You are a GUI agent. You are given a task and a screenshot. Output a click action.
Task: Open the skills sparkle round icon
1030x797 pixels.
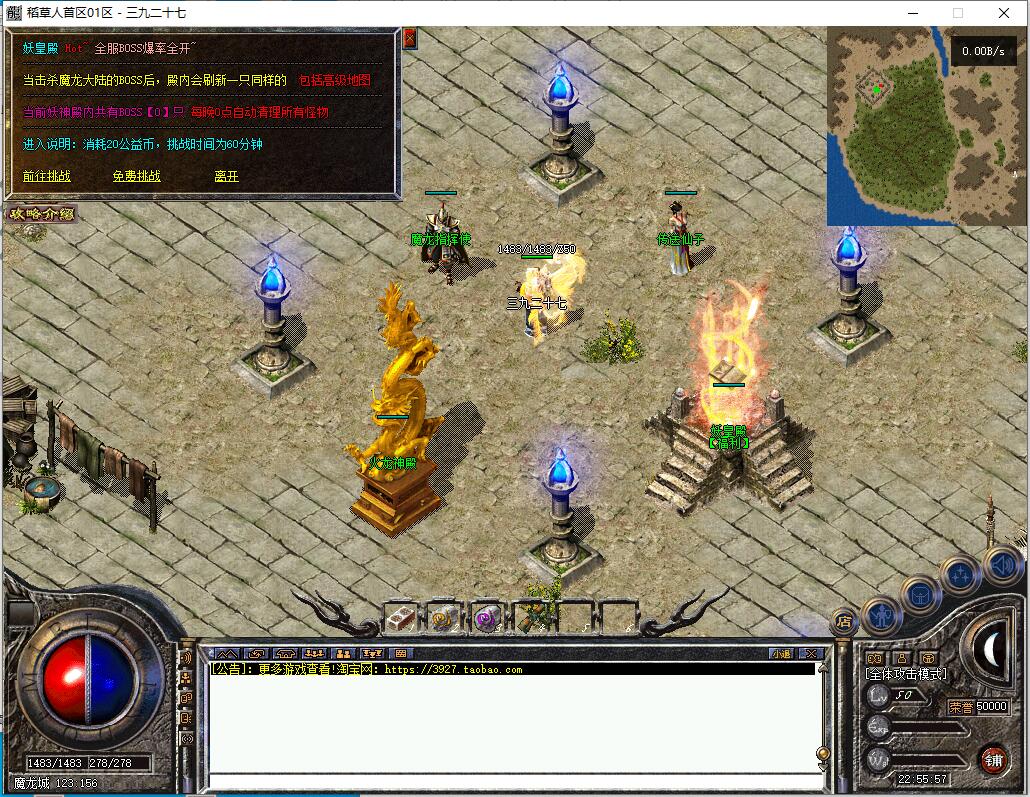pyautogui.click(x=959, y=575)
